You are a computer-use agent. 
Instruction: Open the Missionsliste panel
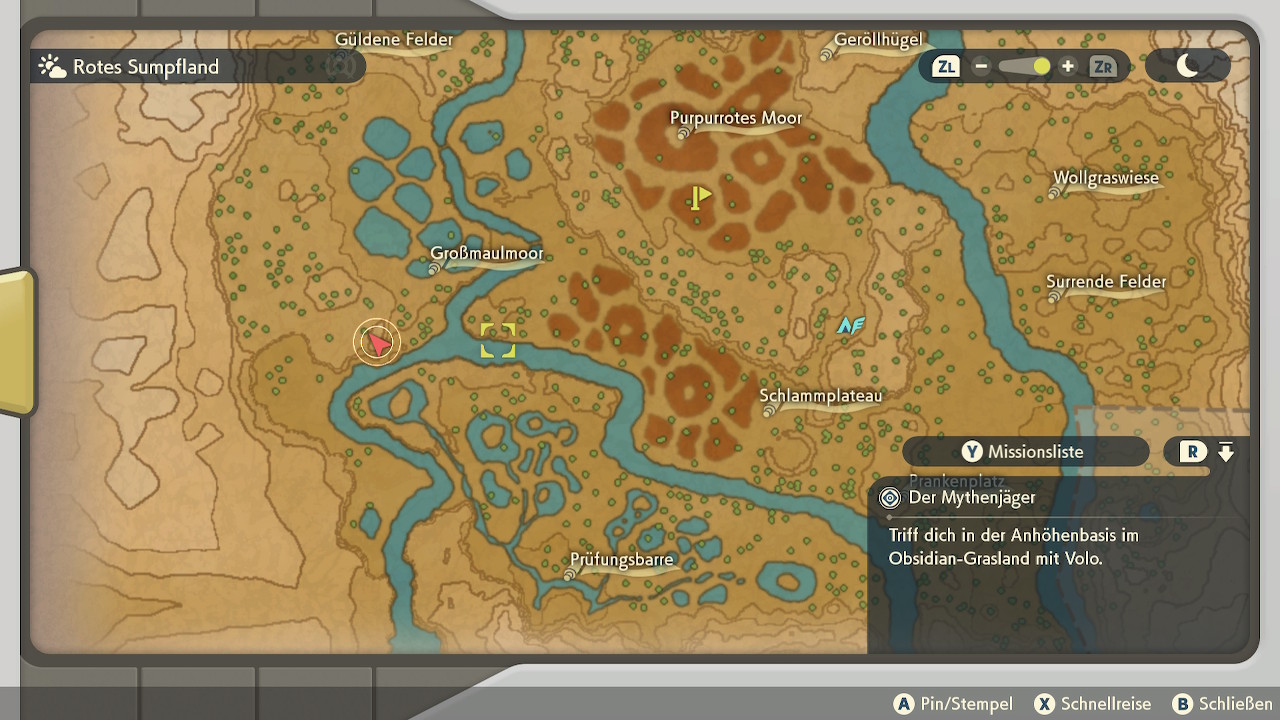(x=1025, y=452)
